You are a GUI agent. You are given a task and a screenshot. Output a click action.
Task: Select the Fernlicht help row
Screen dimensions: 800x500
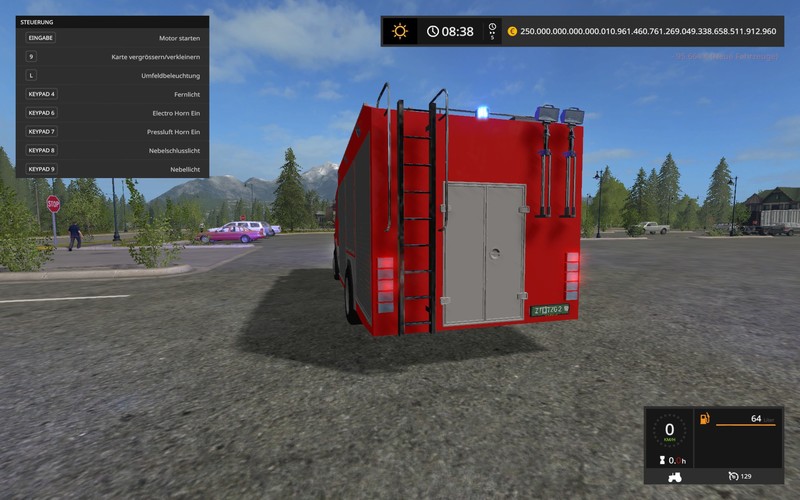tap(112, 94)
